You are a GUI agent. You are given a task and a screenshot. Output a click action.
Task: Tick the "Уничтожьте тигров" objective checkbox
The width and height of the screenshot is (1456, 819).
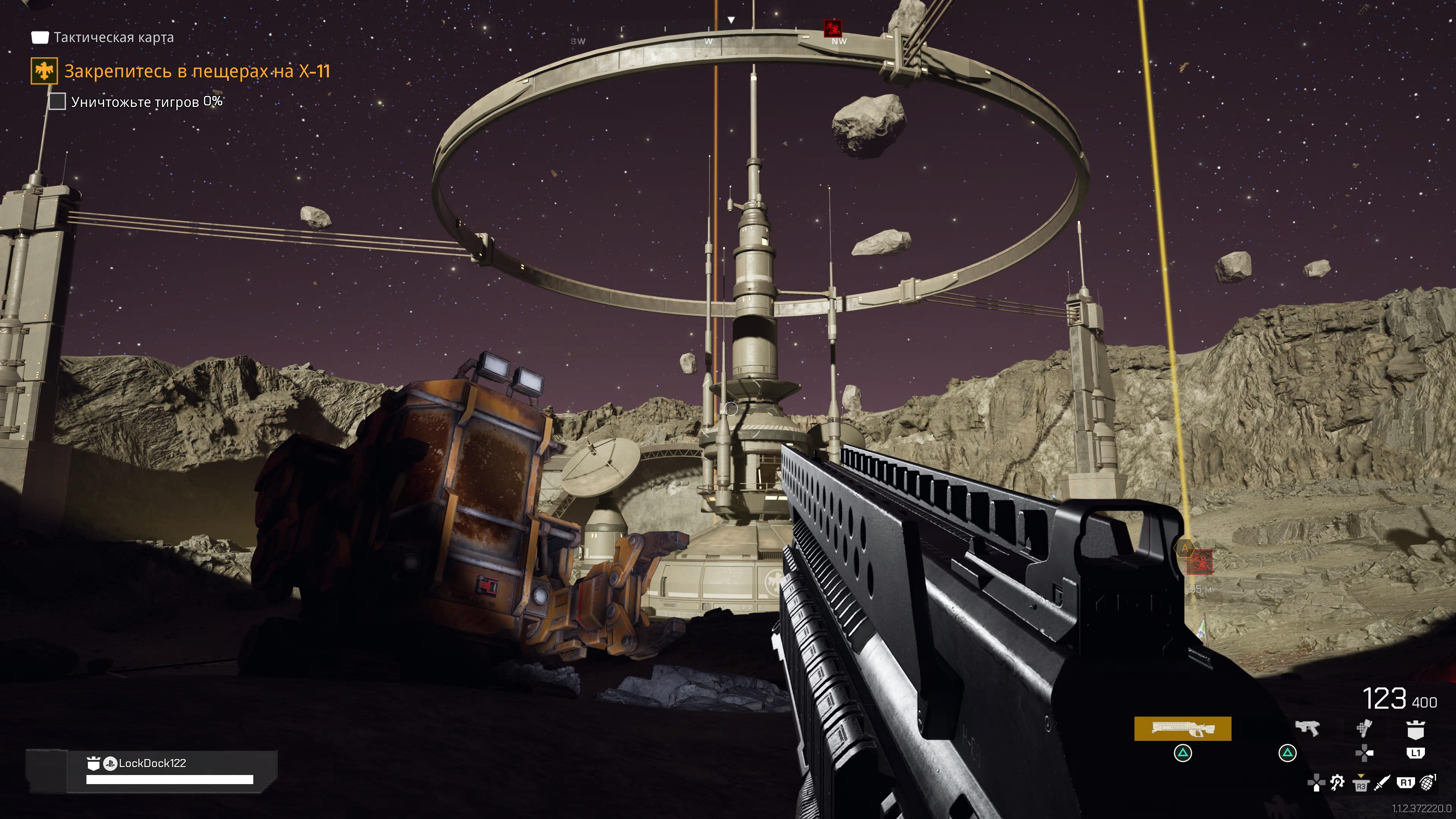[x=57, y=102]
